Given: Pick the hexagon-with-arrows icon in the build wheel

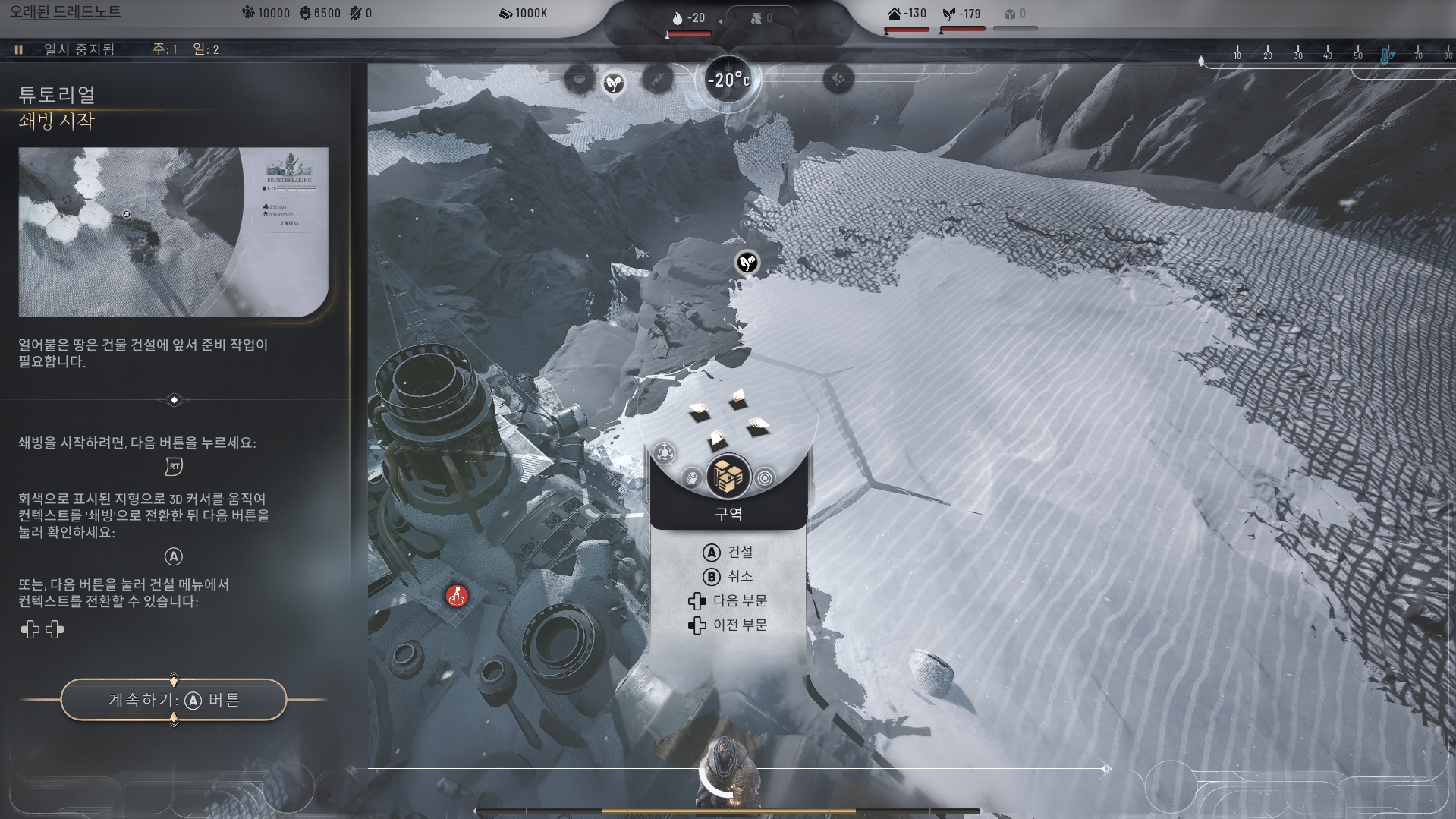Looking at the screenshot, I should (x=665, y=453).
